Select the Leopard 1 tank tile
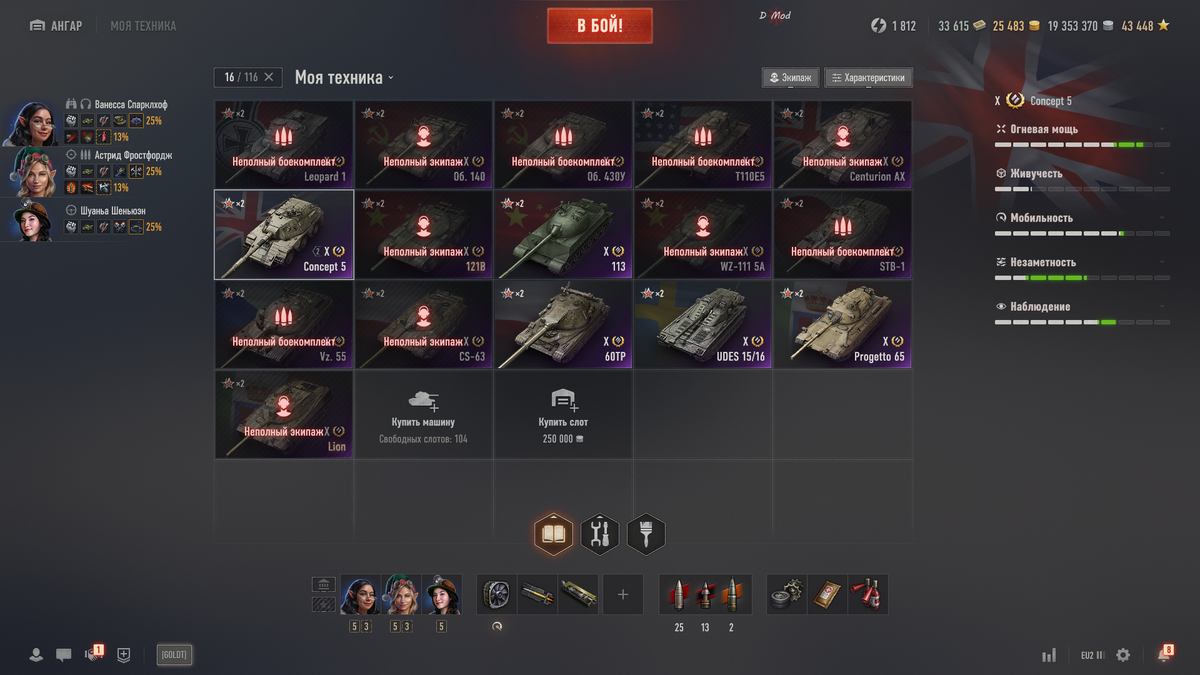Screen dimensions: 1200x675 pyautogui.click(x=284, y=144)
